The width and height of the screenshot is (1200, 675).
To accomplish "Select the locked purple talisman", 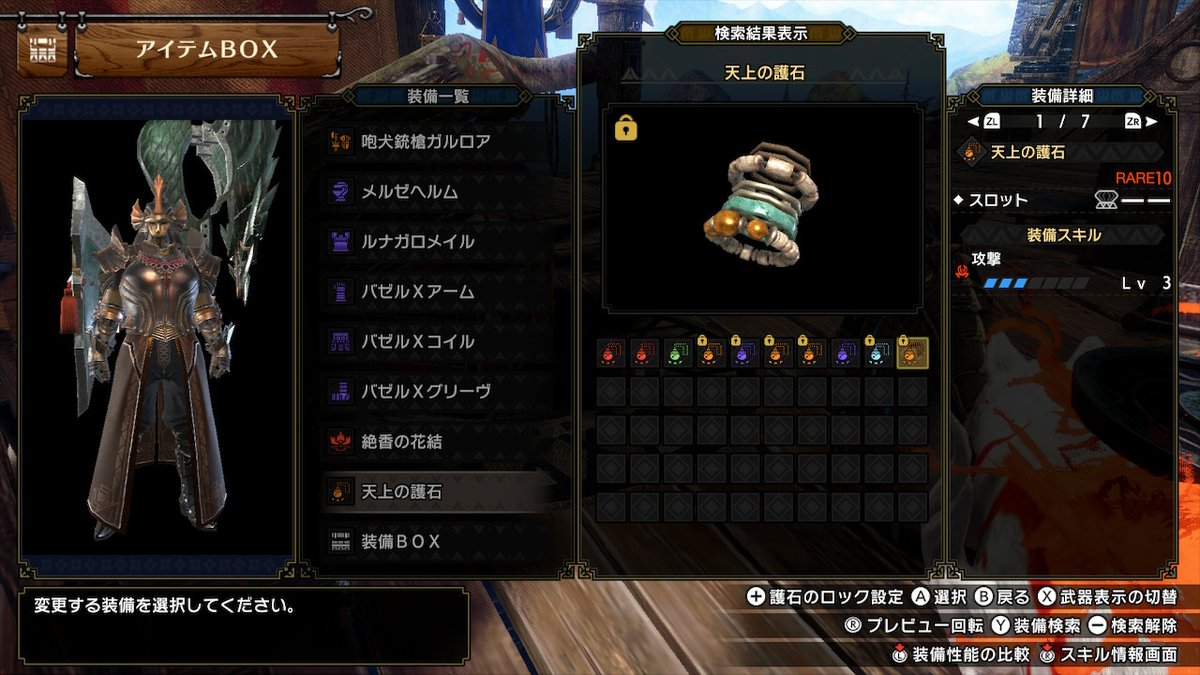I will (x=745, y=353).
